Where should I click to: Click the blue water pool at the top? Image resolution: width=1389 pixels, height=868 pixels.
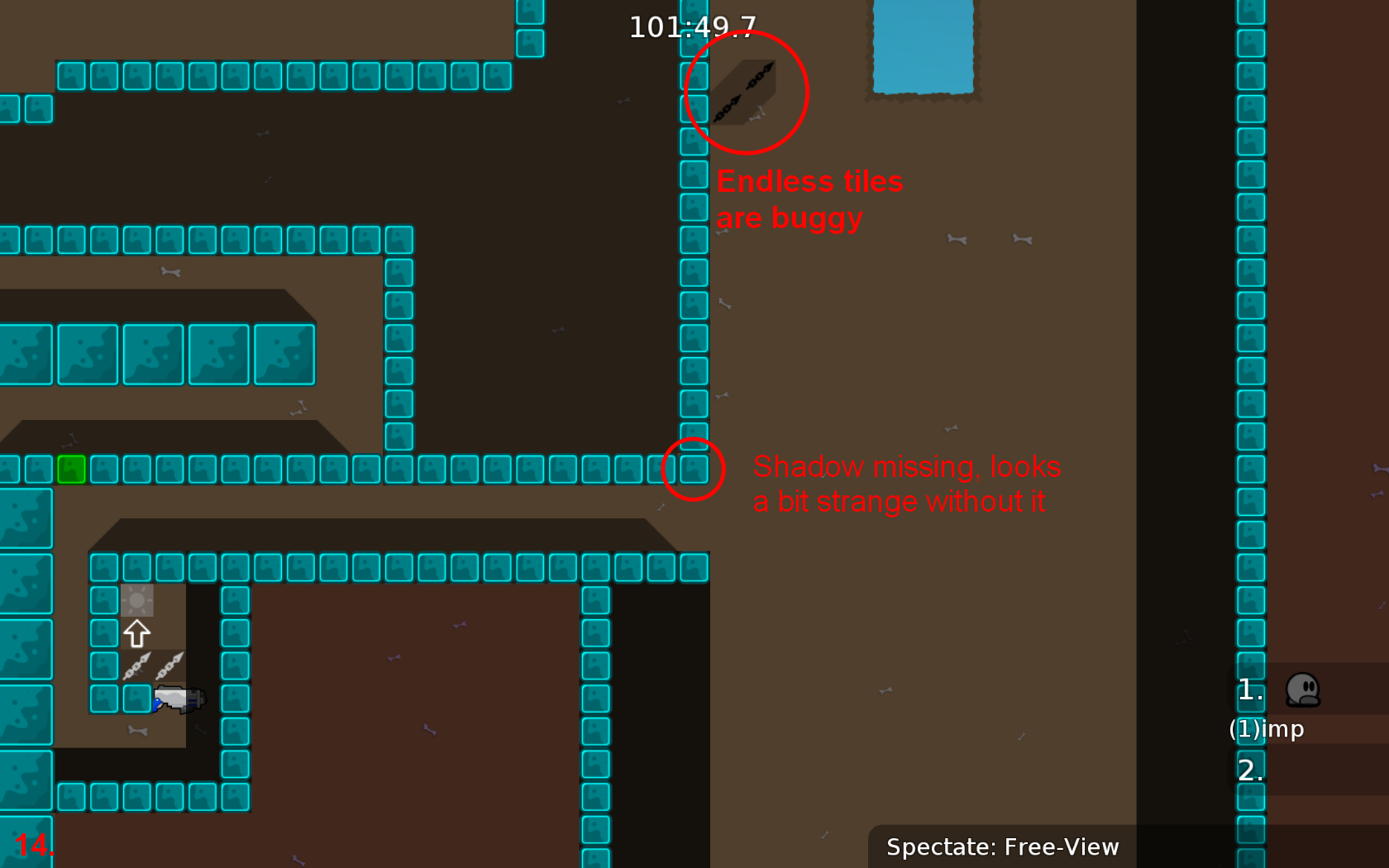922,45
